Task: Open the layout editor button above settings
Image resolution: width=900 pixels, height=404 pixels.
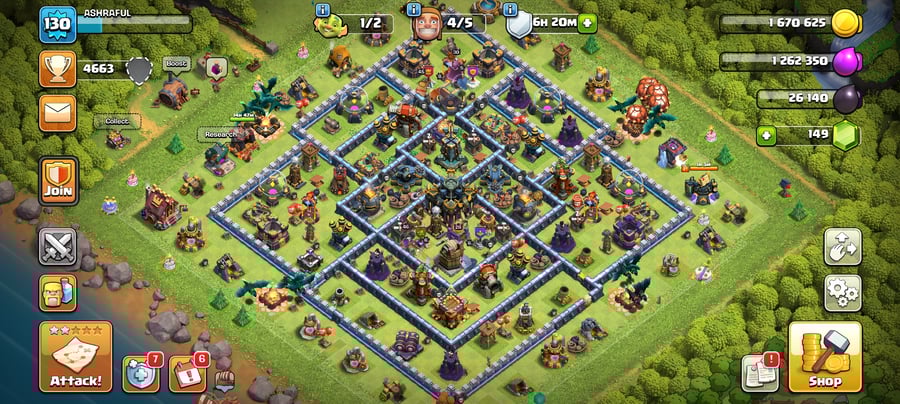Action: pyautogui.click(x=842, y=246)
